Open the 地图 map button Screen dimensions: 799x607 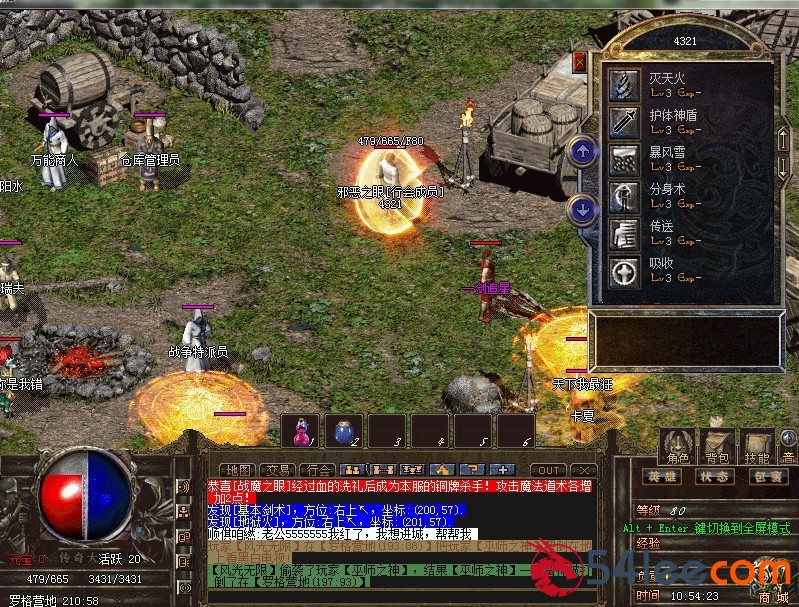pyautogui.click(x=238, y=469)
